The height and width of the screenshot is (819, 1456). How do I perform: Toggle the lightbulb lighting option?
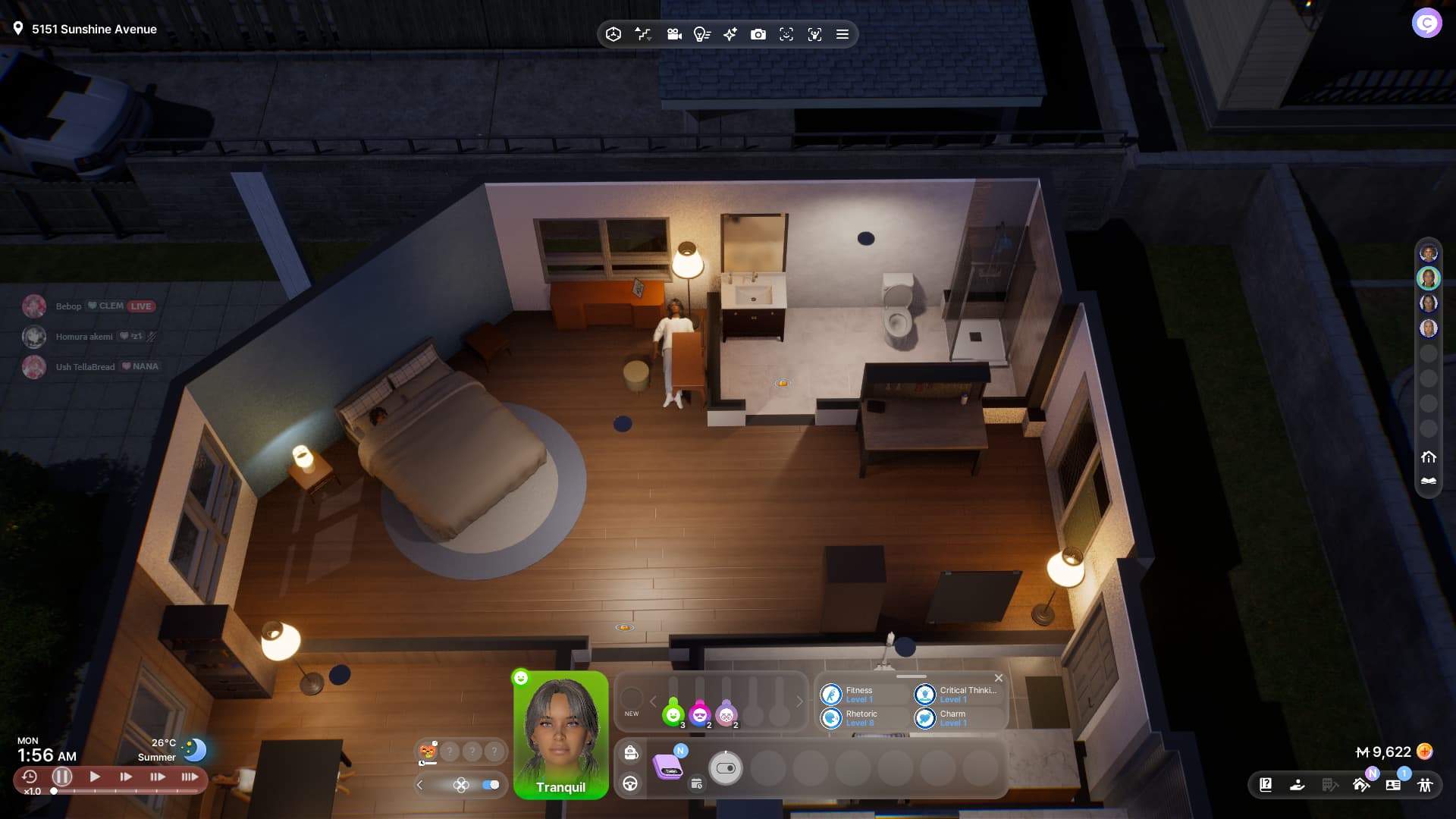pos(701,34)
